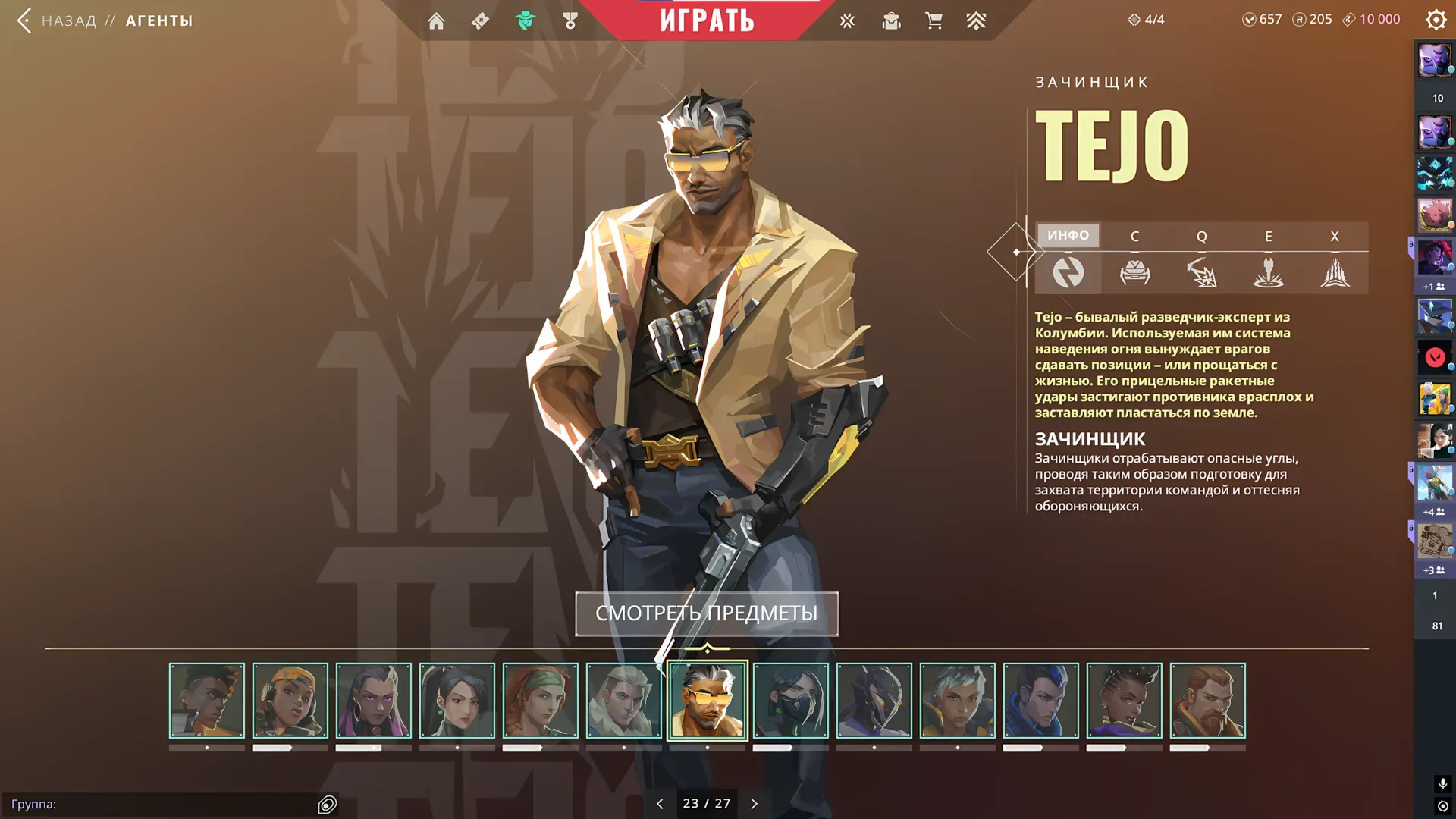Open the home screen icon
The width and height of the screenshot is (1456, 819).
[436, 21]
